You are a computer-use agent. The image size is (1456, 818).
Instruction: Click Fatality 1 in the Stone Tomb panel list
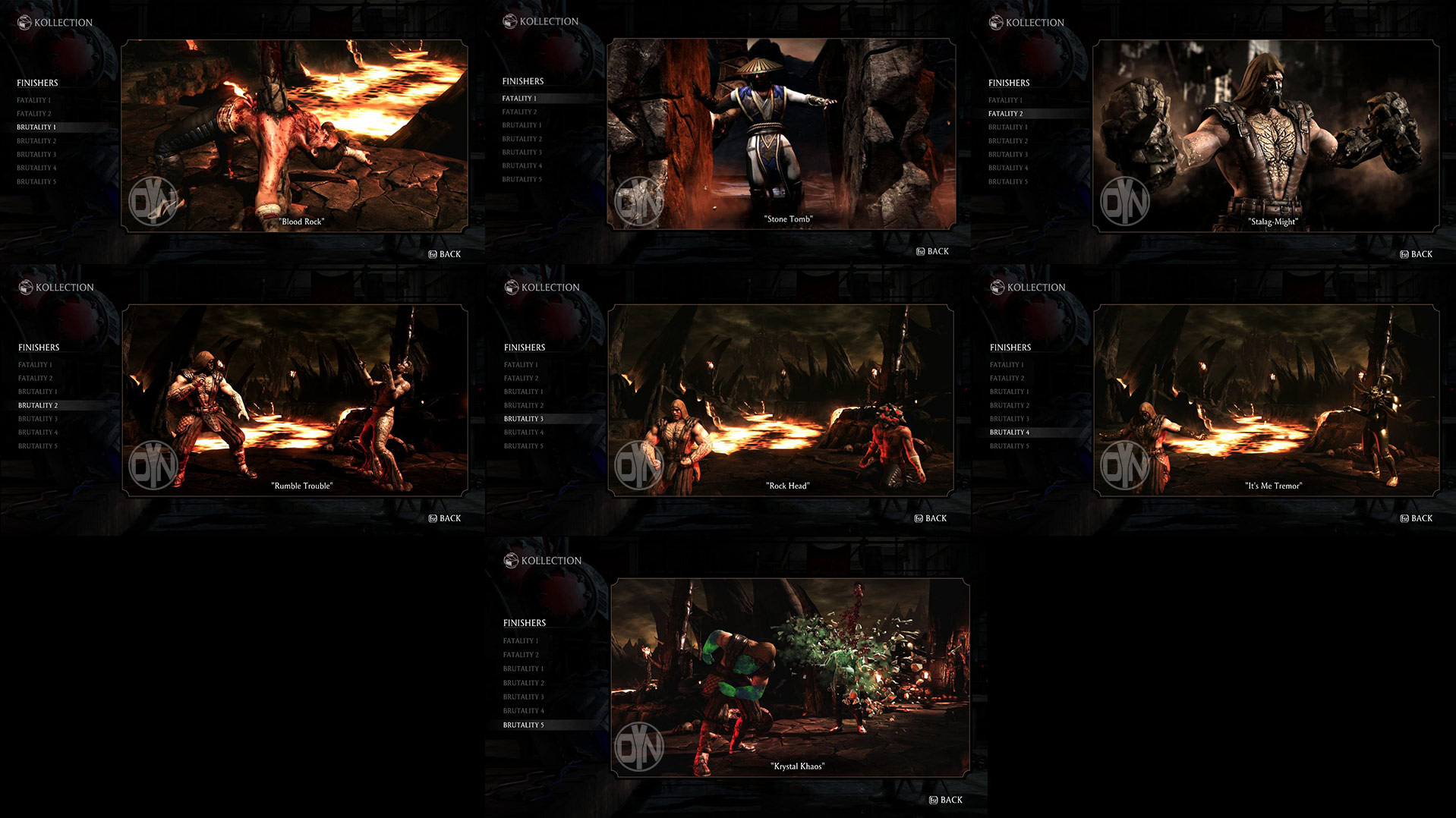(519, 98)
